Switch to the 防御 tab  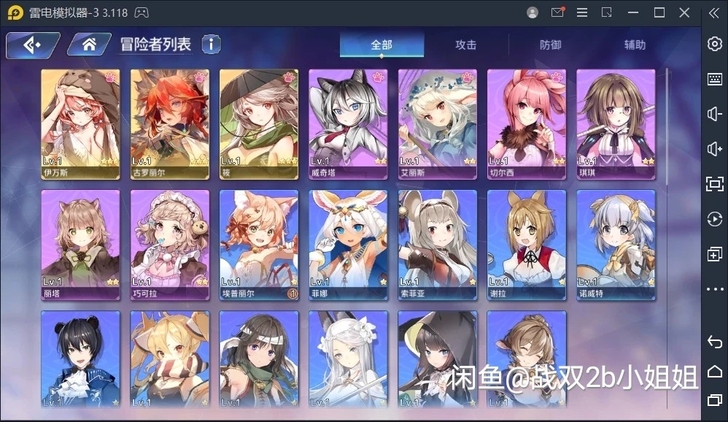tap(550, 45)
